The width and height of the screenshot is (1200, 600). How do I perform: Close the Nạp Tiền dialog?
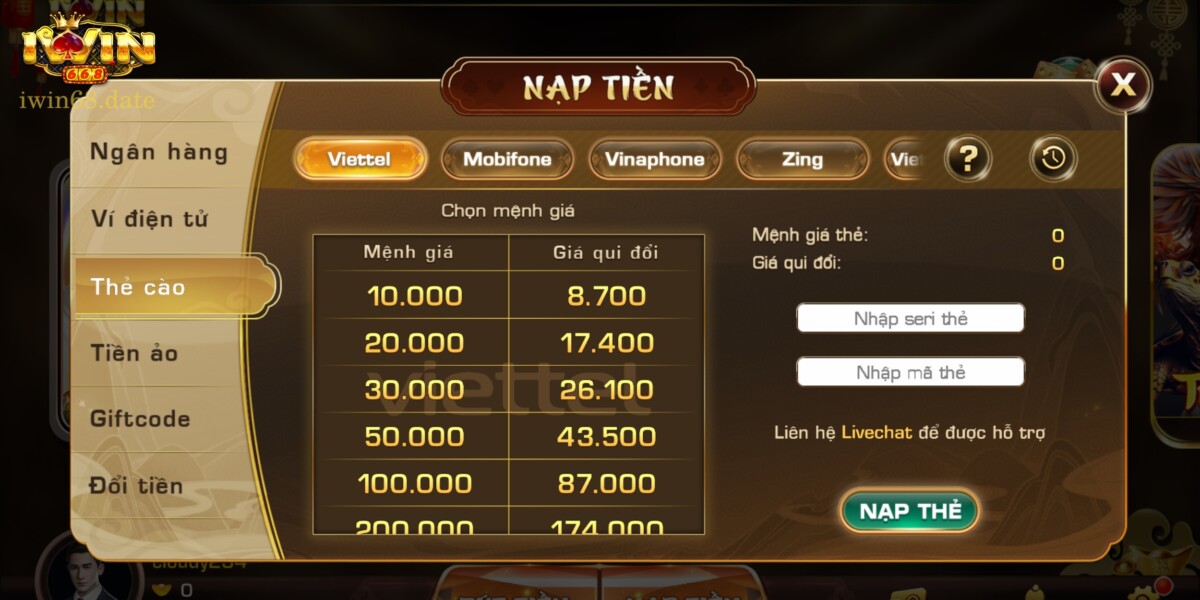[x=1123, y=85]
